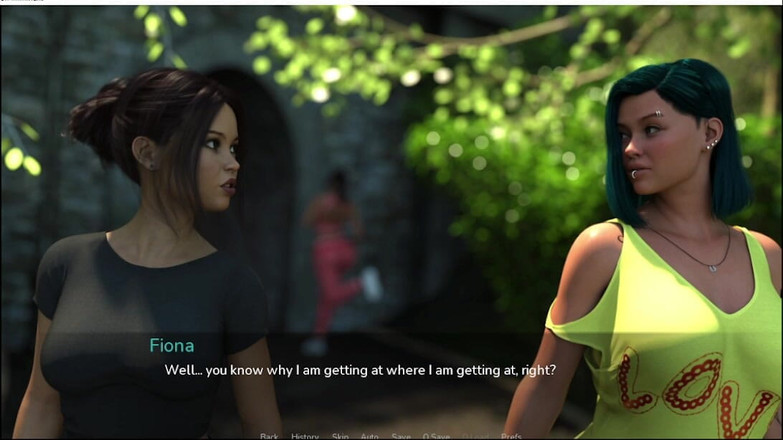This screenshot has height=440, width=783.
Task: Go back one line with Back
Action: pyautogui.click(x=269, y=436)
